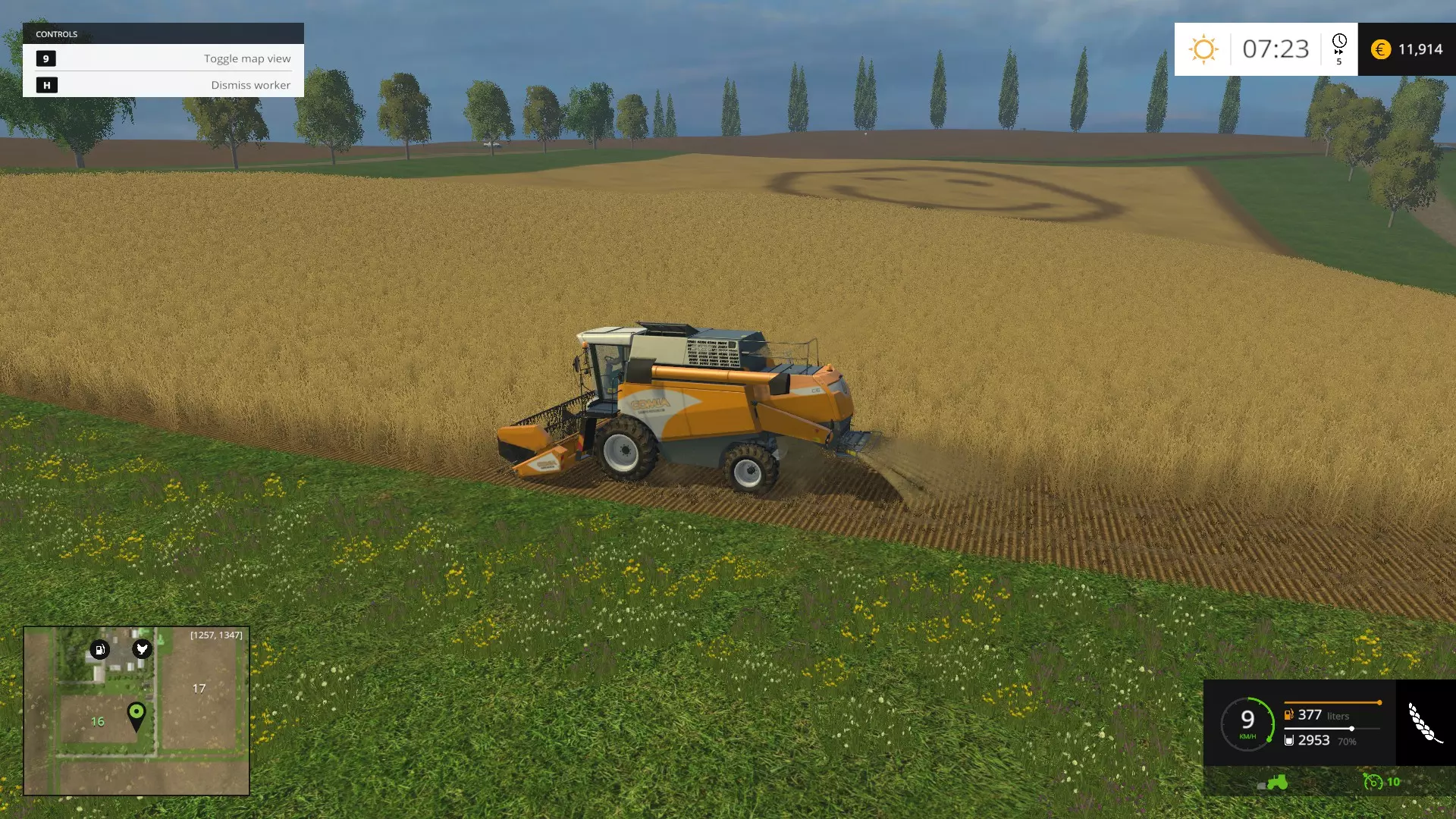Toggle the clock time-scale icon
Viewport: 1456px width, 819px height.
pyautogui.click(x=1339, y=47)
